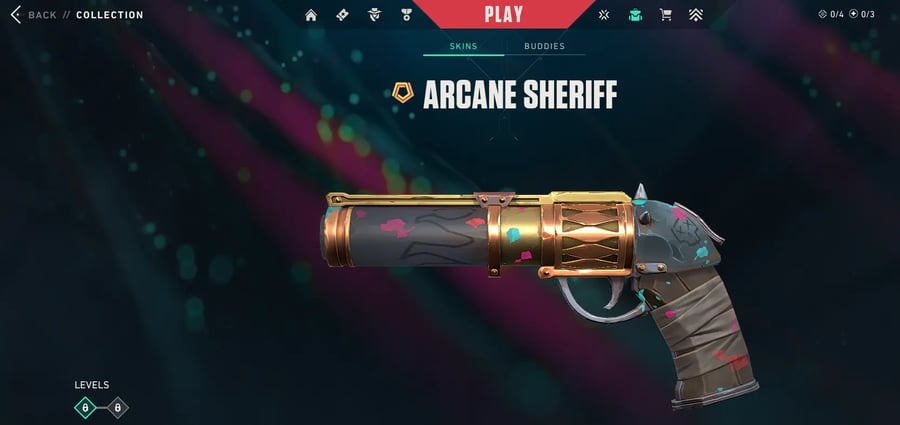Select the green collection backpack icon
The height and width of the screenshot is (425, 900).
point(634,15)
